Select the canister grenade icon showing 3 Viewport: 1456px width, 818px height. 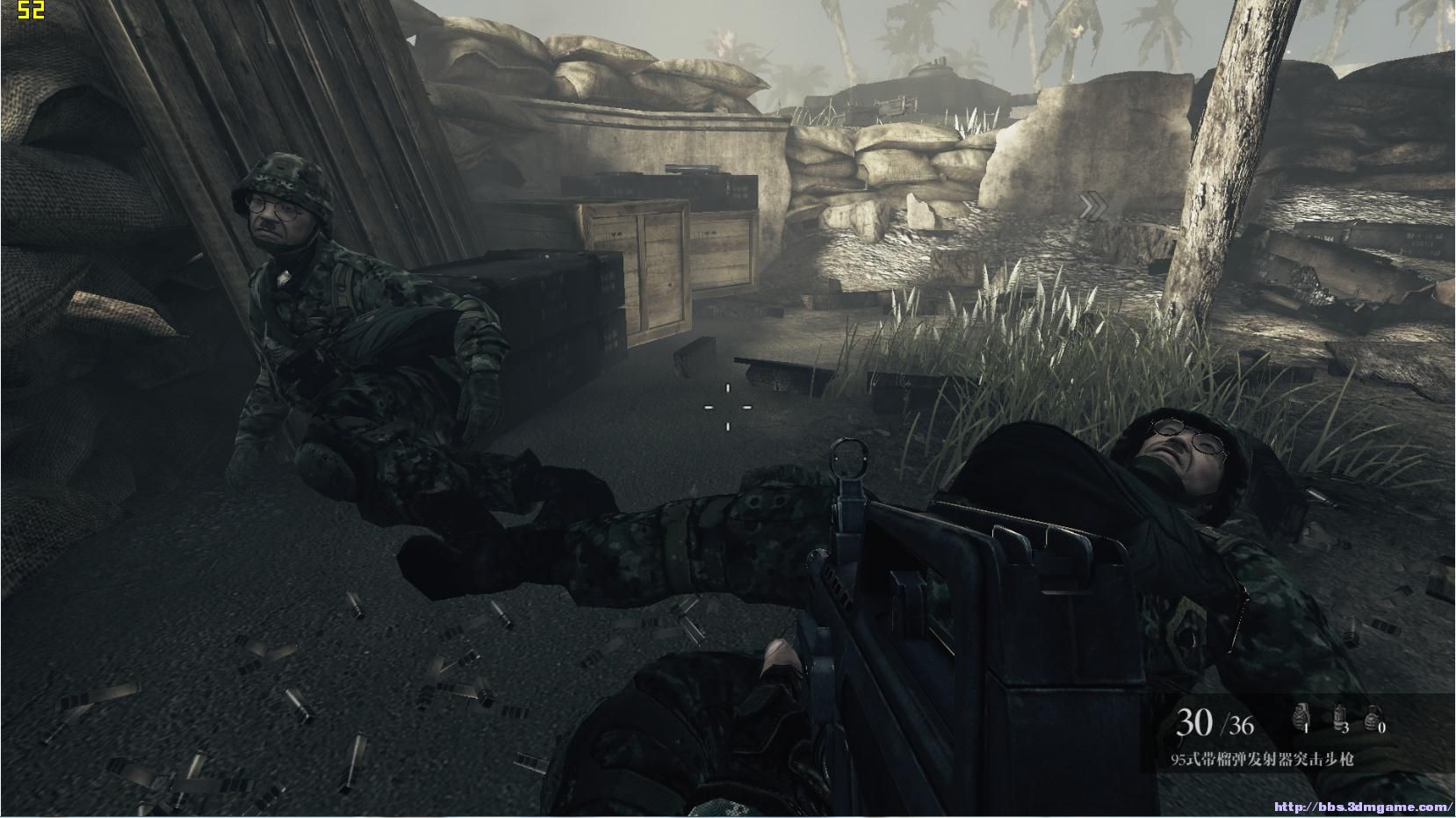tap(1339, 717)
